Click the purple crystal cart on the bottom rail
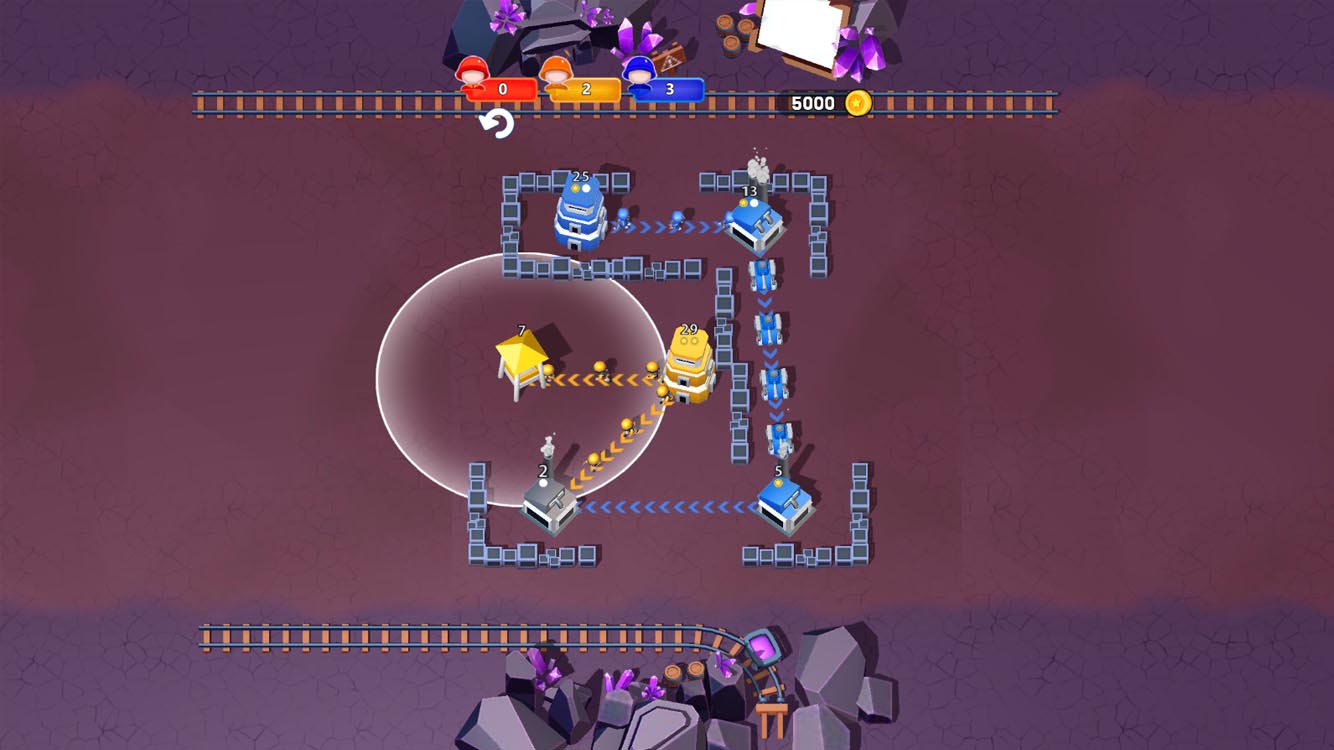The width and height of the screenshot is (1334, 750). (762, 648)
